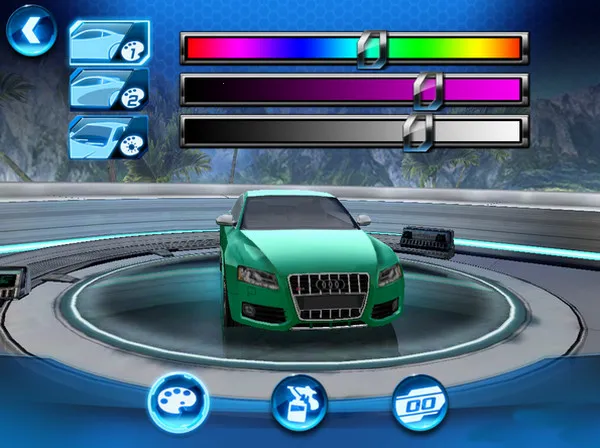Viewport: 600px width, 448px height.
Task: Open the license plate editor
Action: [x=421, y=402]
